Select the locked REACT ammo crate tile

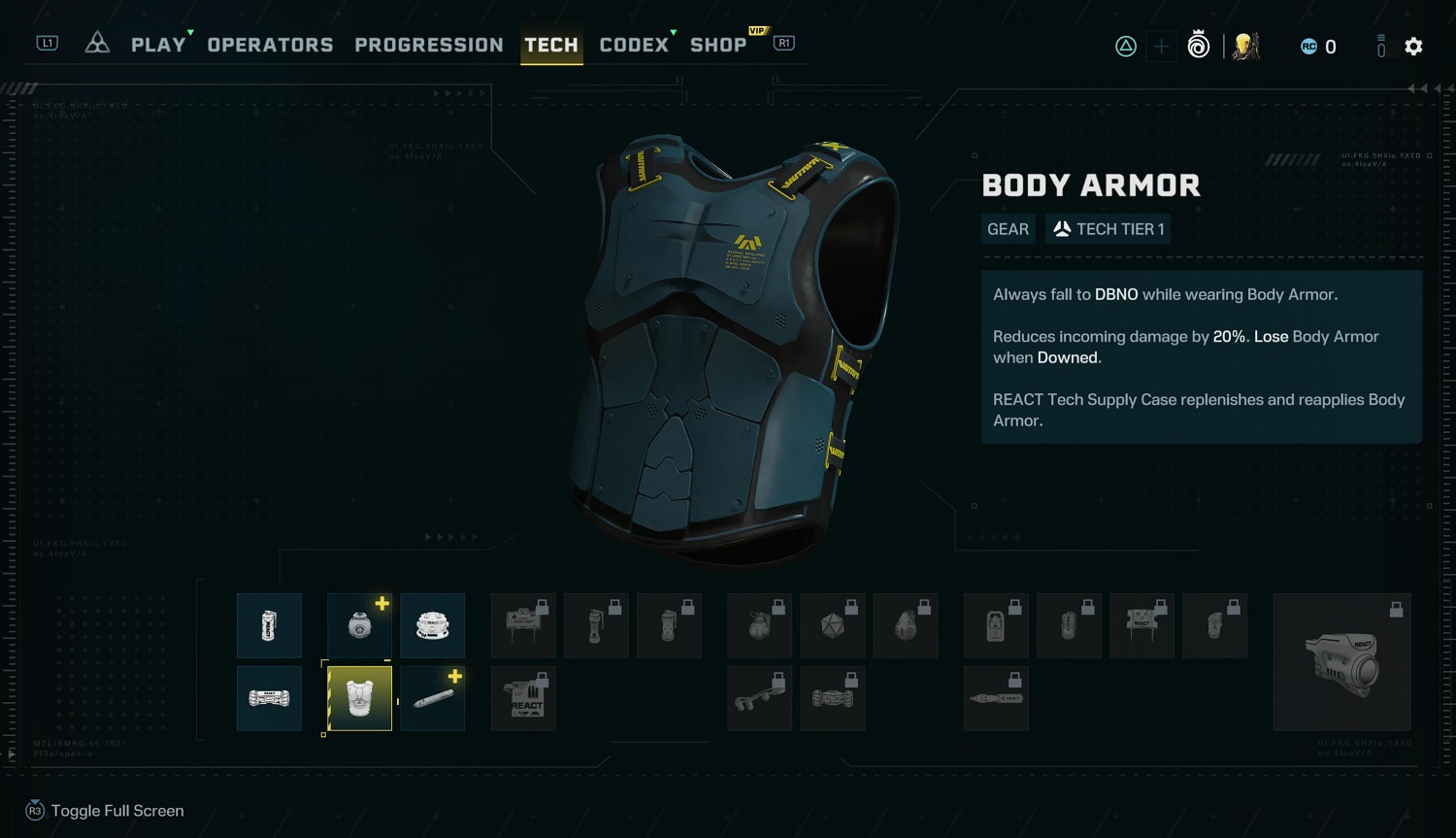pyautogui.click(x=523, y=698)
